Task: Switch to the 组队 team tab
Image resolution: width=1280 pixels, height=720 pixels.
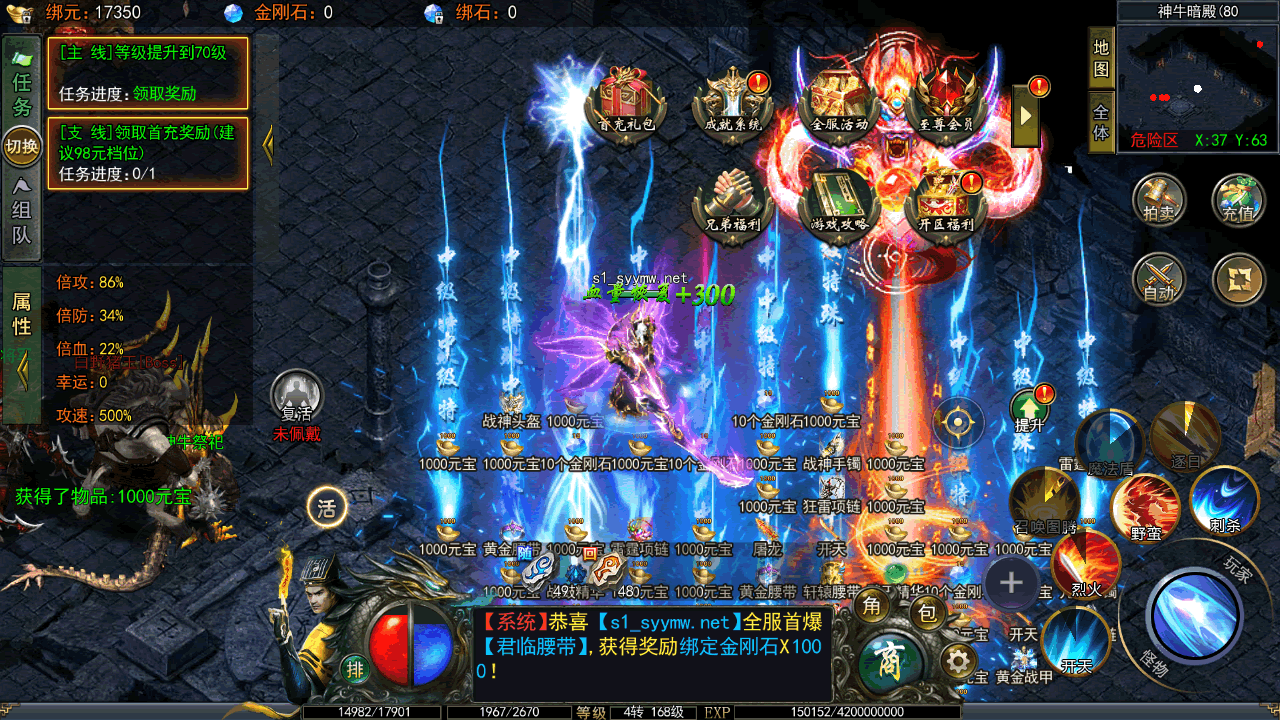Action: [x=22, y=212]
